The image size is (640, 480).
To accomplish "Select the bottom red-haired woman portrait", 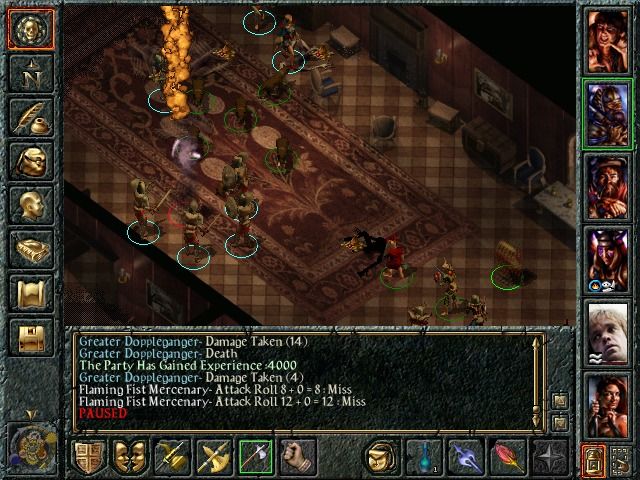I will (608, 405).
